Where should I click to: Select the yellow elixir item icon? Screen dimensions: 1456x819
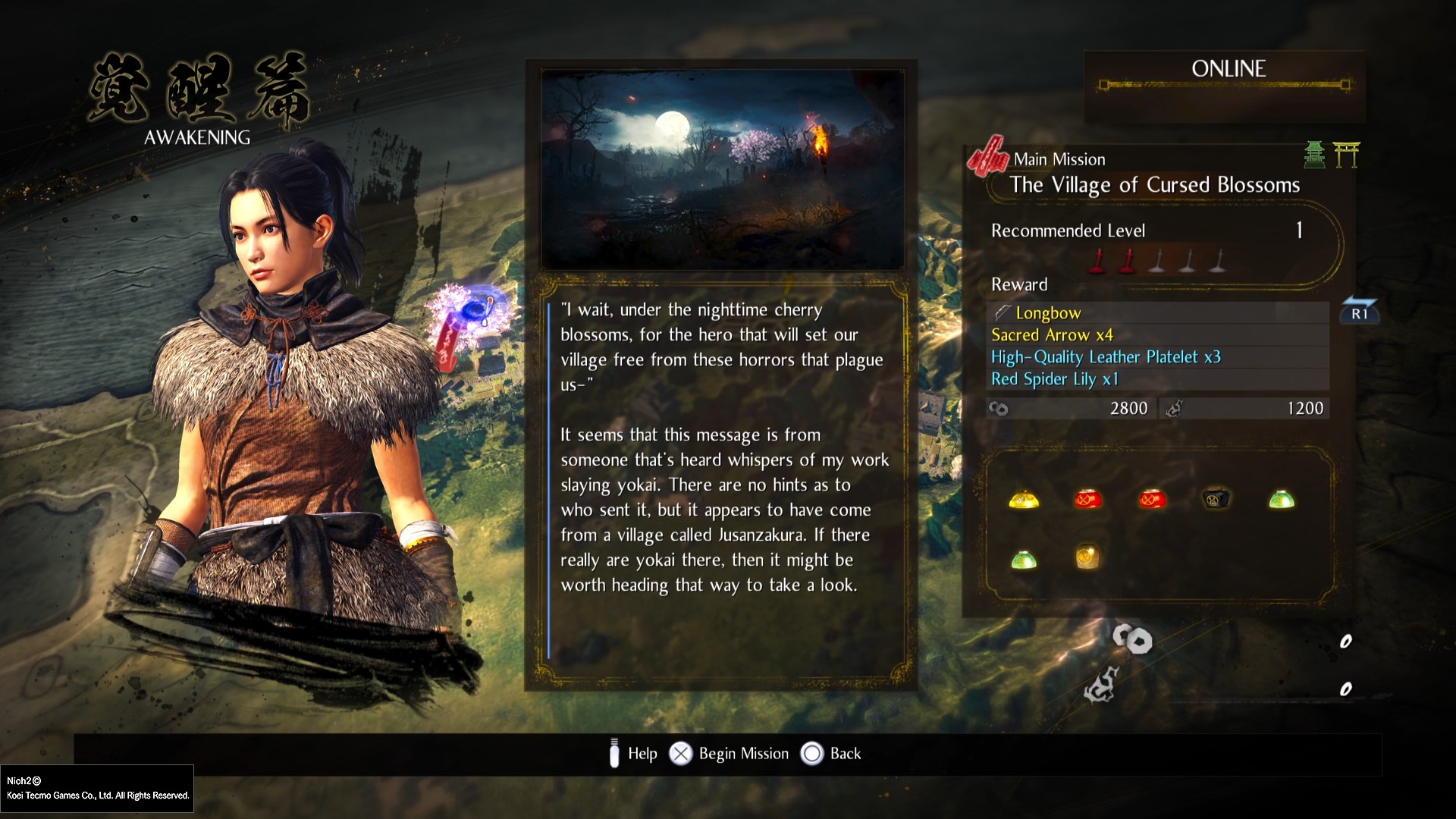(x=1025, y=499)
